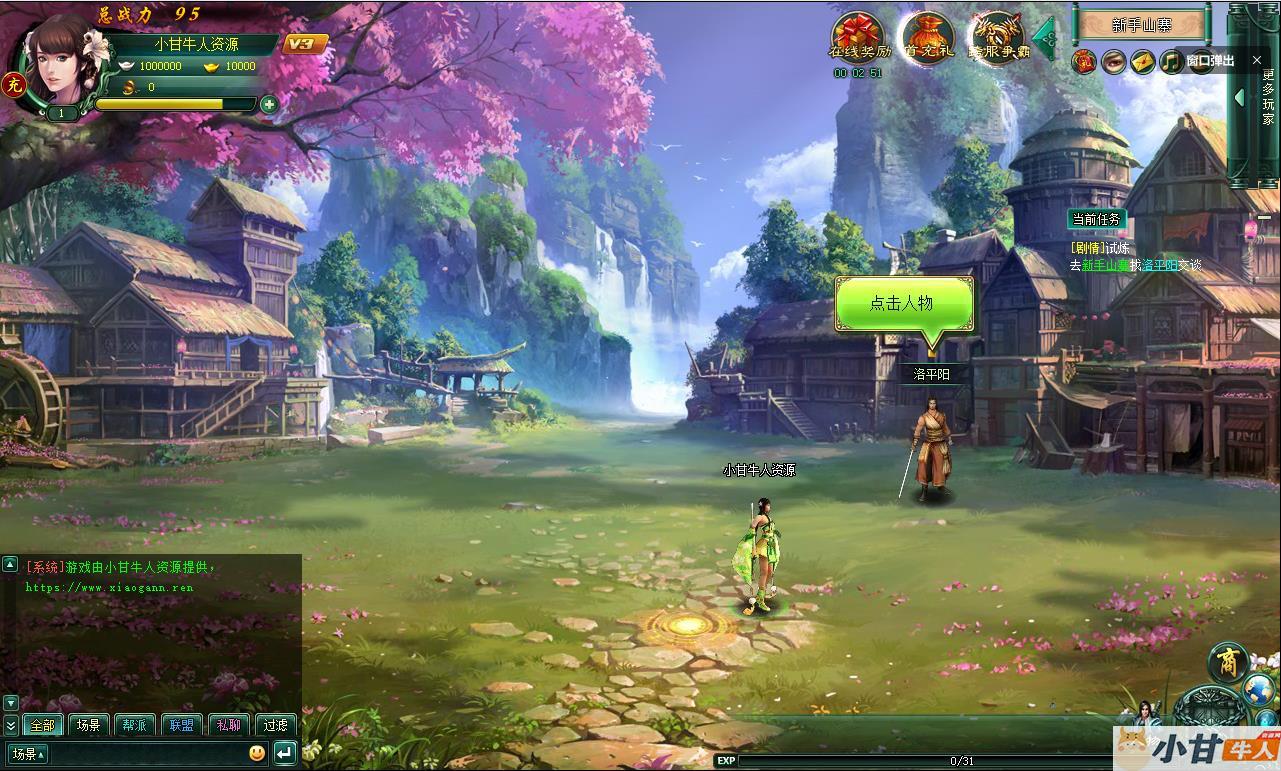The image size is (1281, 771).
Task: Click the red 充 recharge button by portrait
Action: point(14,84)
